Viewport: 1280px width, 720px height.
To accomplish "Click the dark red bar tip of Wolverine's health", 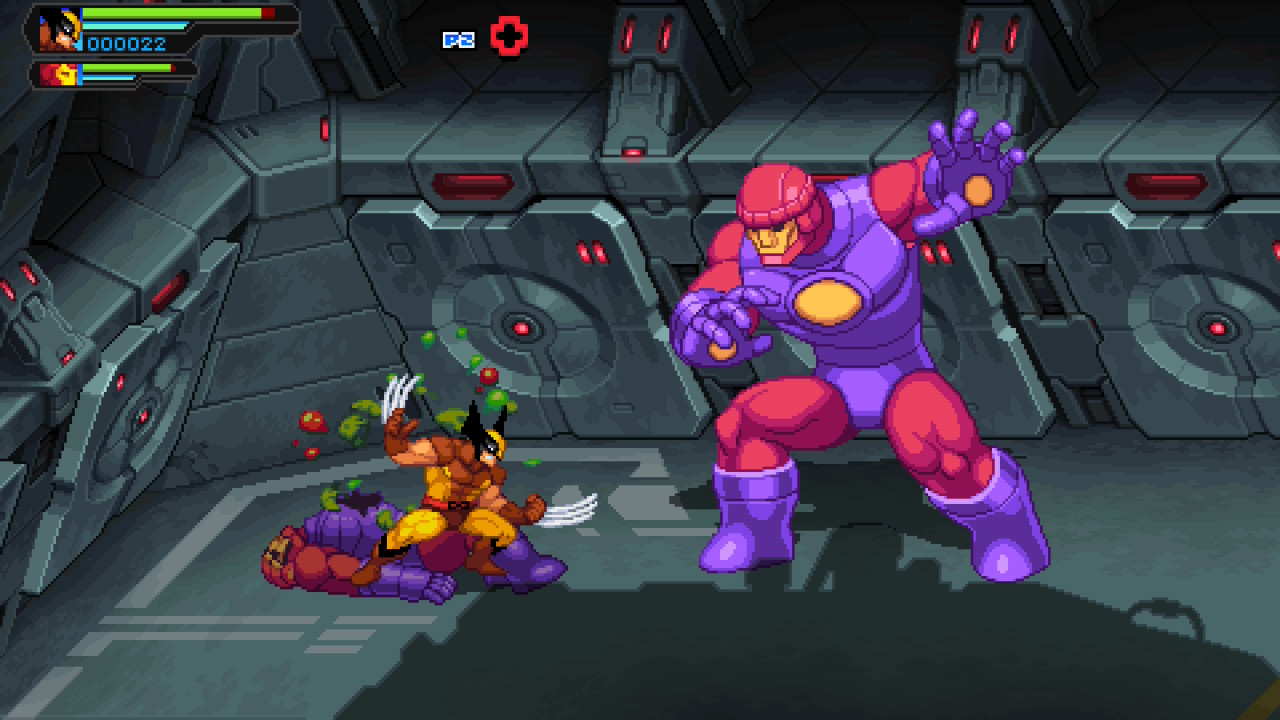I will point(266,13).
